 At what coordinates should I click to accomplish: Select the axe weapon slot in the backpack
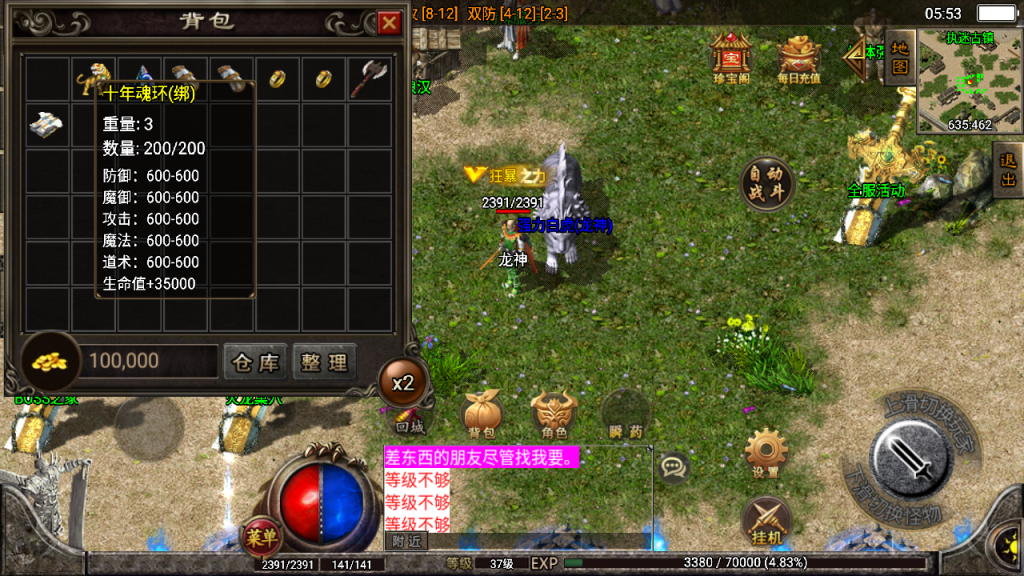[369, 77]
